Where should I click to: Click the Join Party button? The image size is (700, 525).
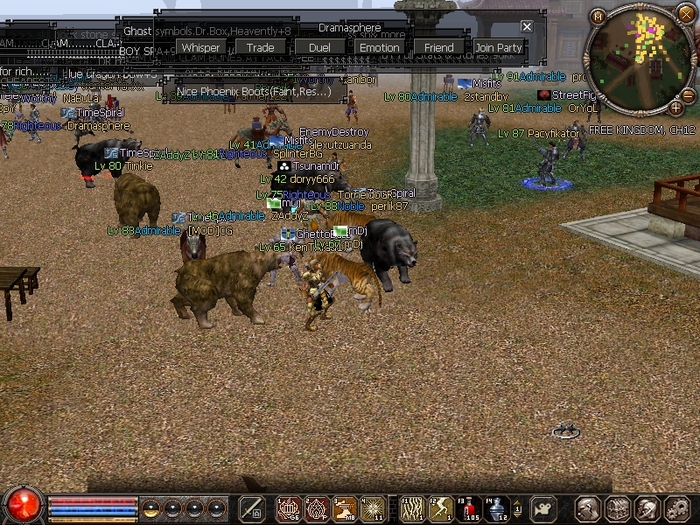coord(498,47)
